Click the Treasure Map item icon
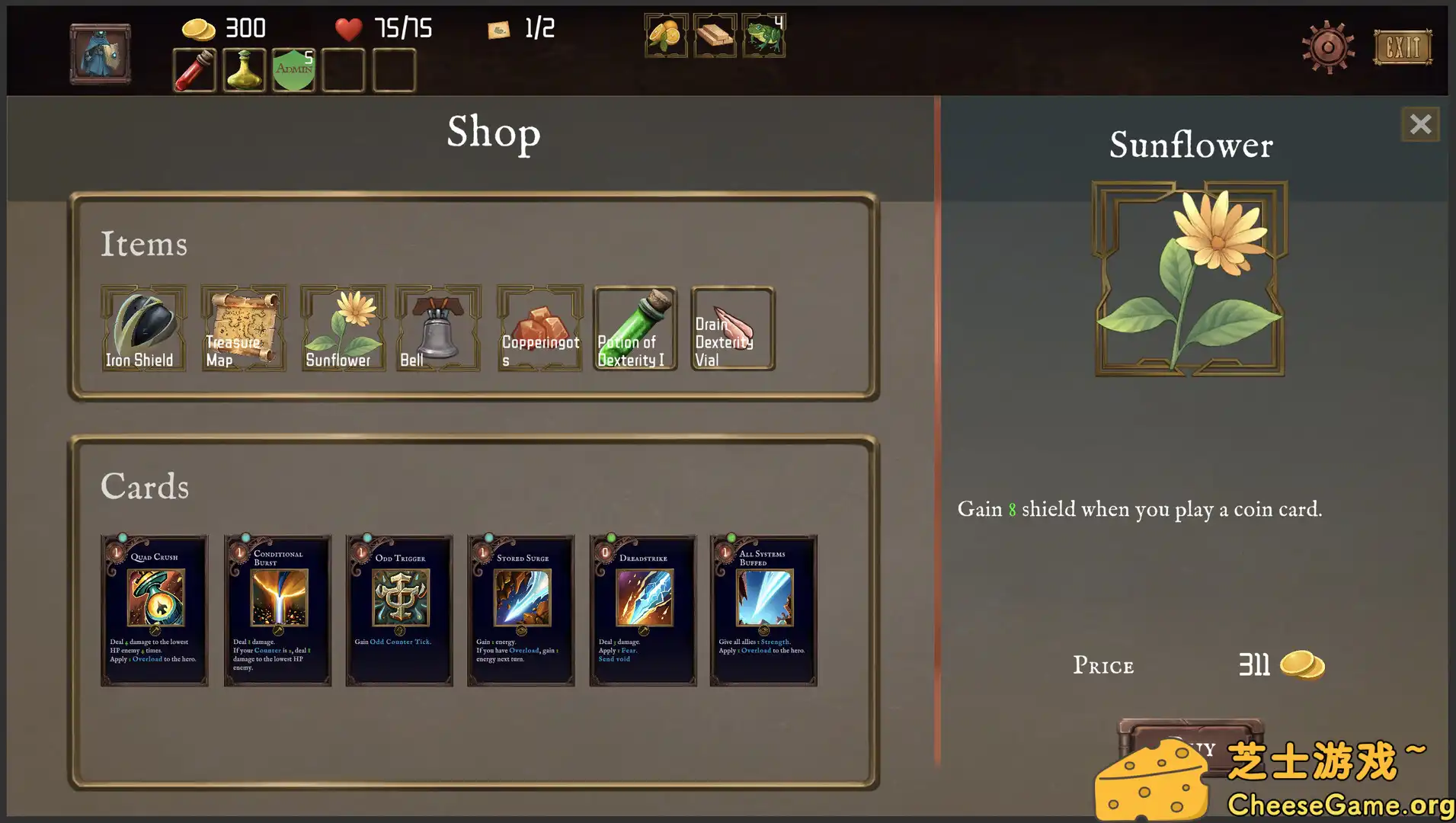 click(242, 329)
